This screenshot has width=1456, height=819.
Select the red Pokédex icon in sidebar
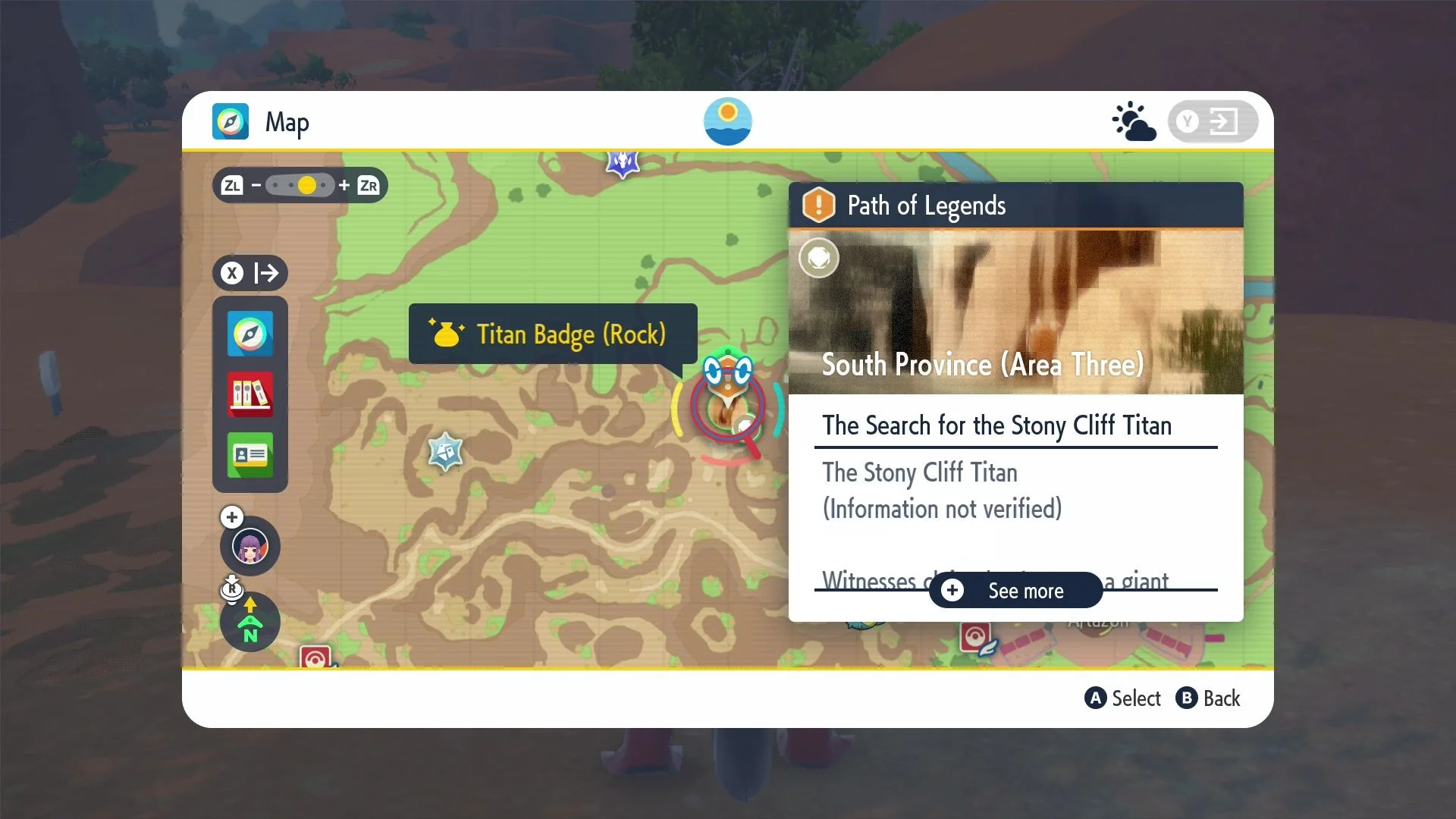249,395
